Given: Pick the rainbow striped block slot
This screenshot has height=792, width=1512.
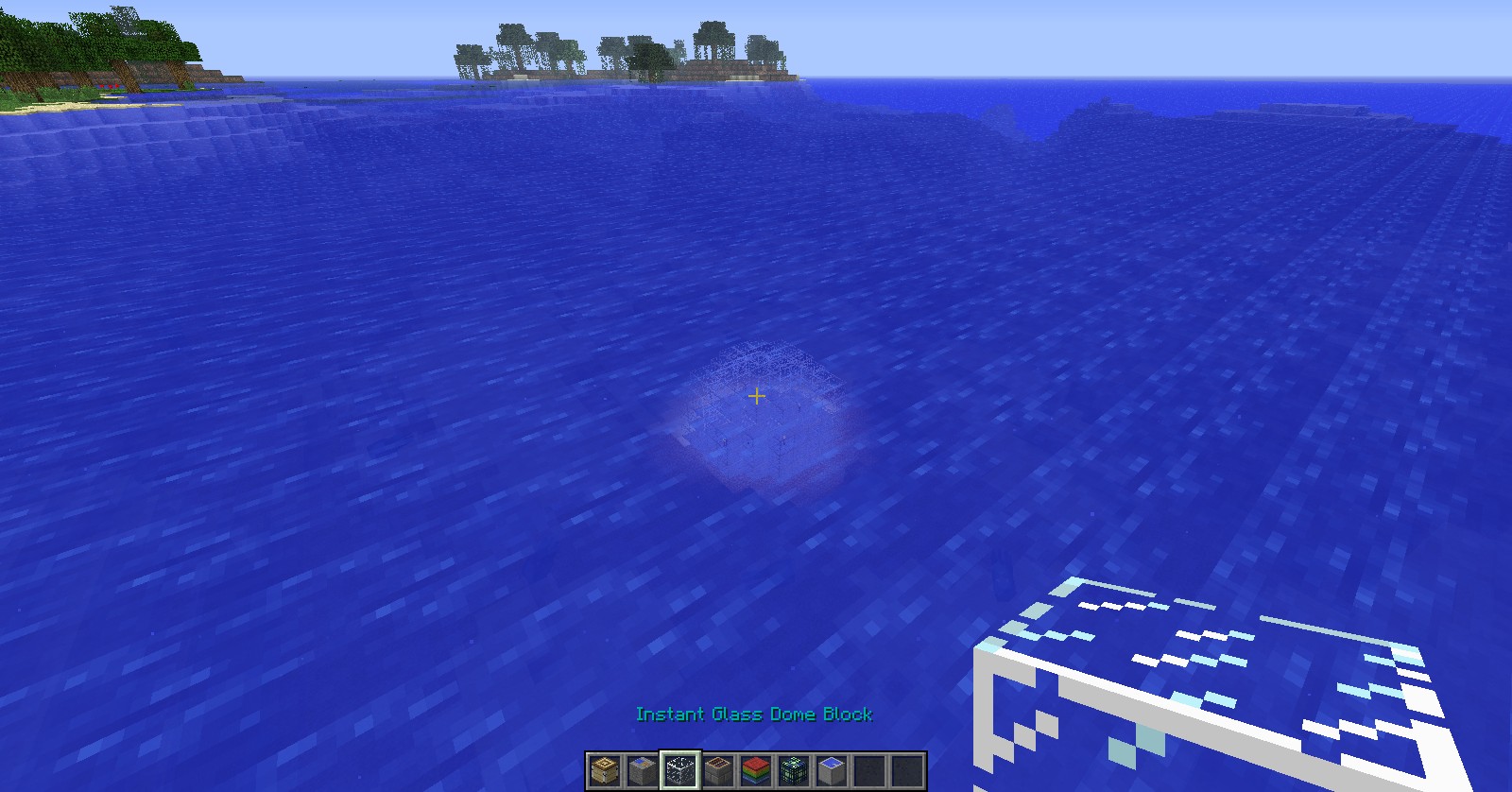Looking at the screenshot, I should click(756, 770).
